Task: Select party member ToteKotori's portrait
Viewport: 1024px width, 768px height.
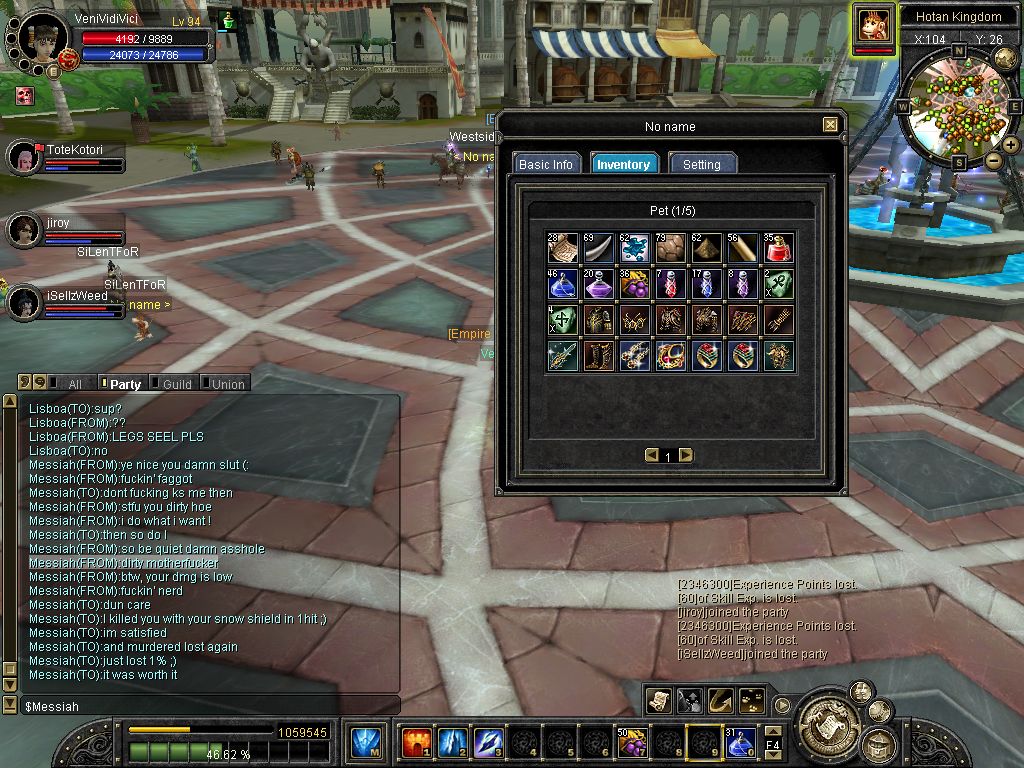Action: coord(23,157)
